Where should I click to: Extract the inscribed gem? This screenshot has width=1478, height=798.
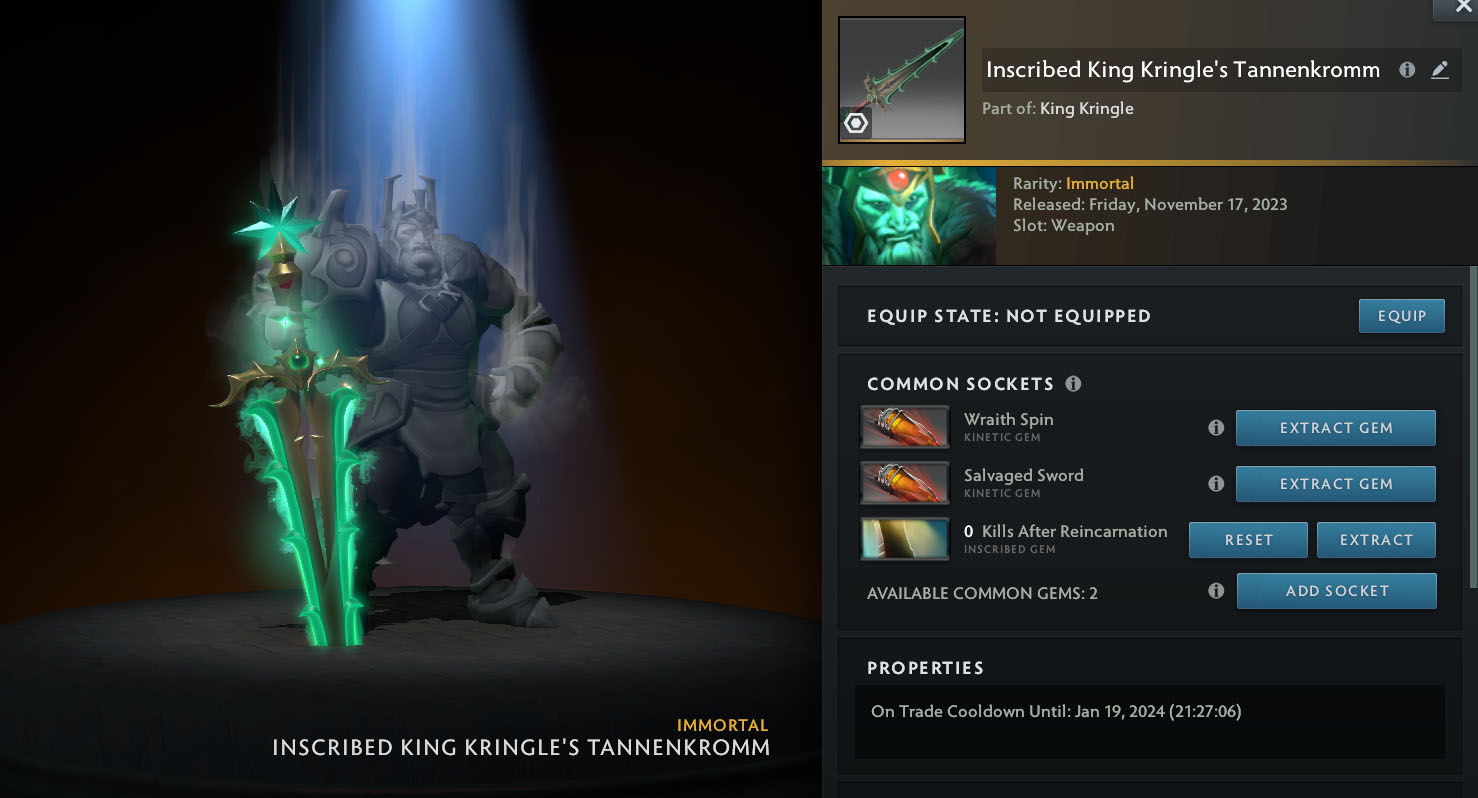[1375, 540]
